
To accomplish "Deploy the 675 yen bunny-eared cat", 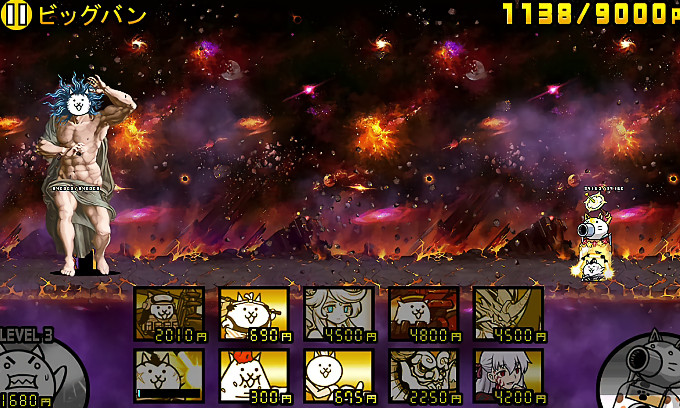I will tap(338, 375).
